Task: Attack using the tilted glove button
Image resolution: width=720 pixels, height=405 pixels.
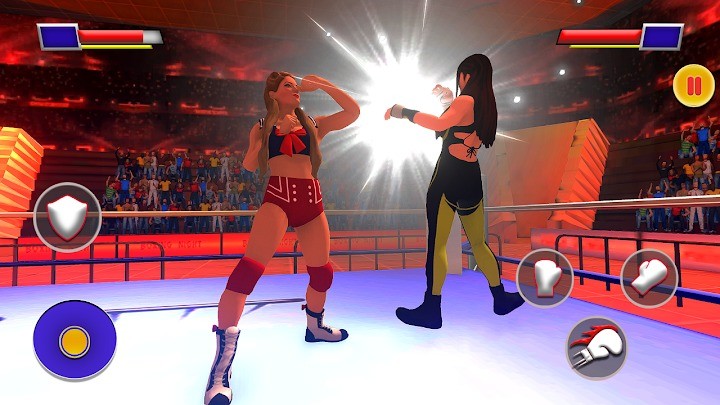Action: click(649, 277)
